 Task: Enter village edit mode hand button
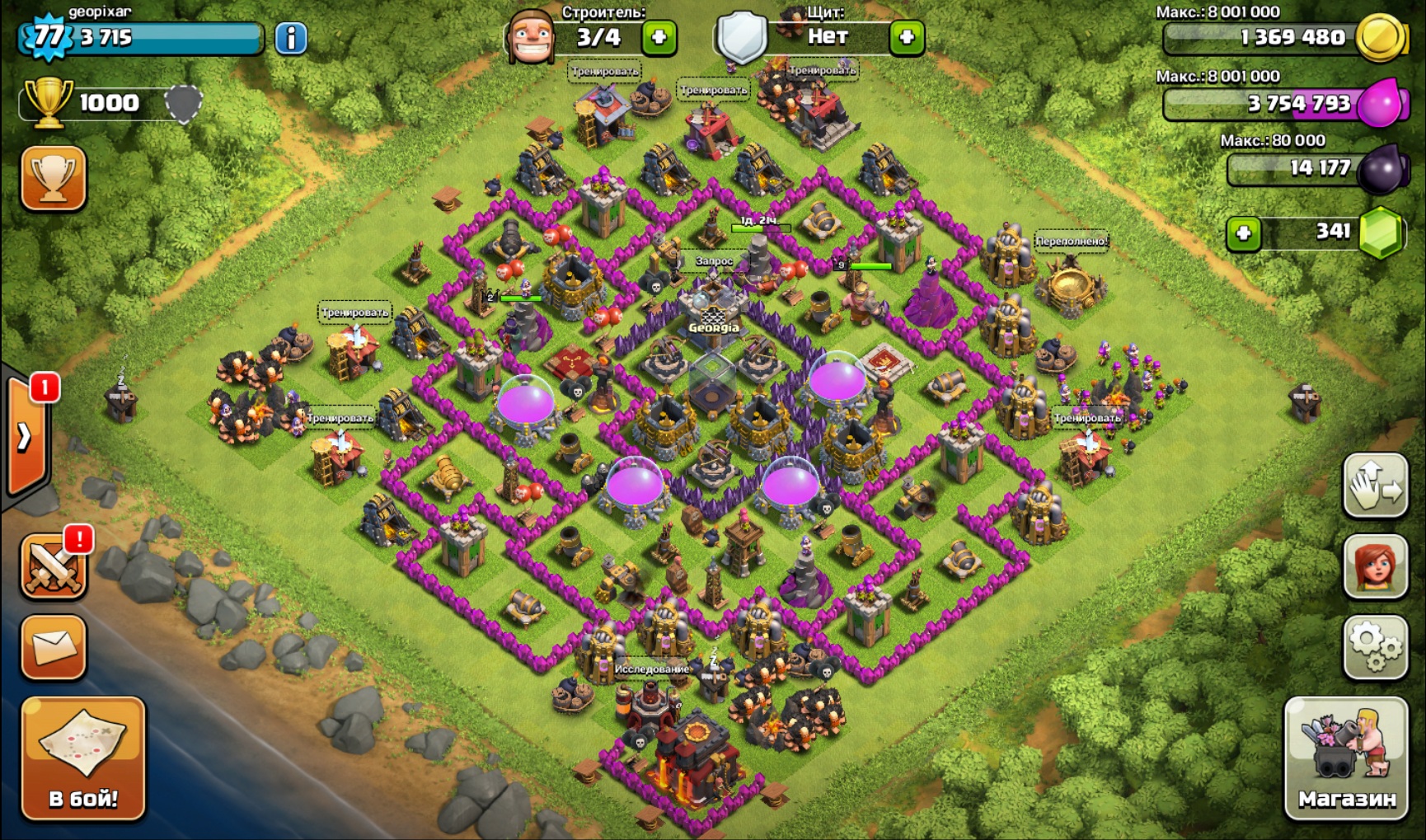[1375, 486]
